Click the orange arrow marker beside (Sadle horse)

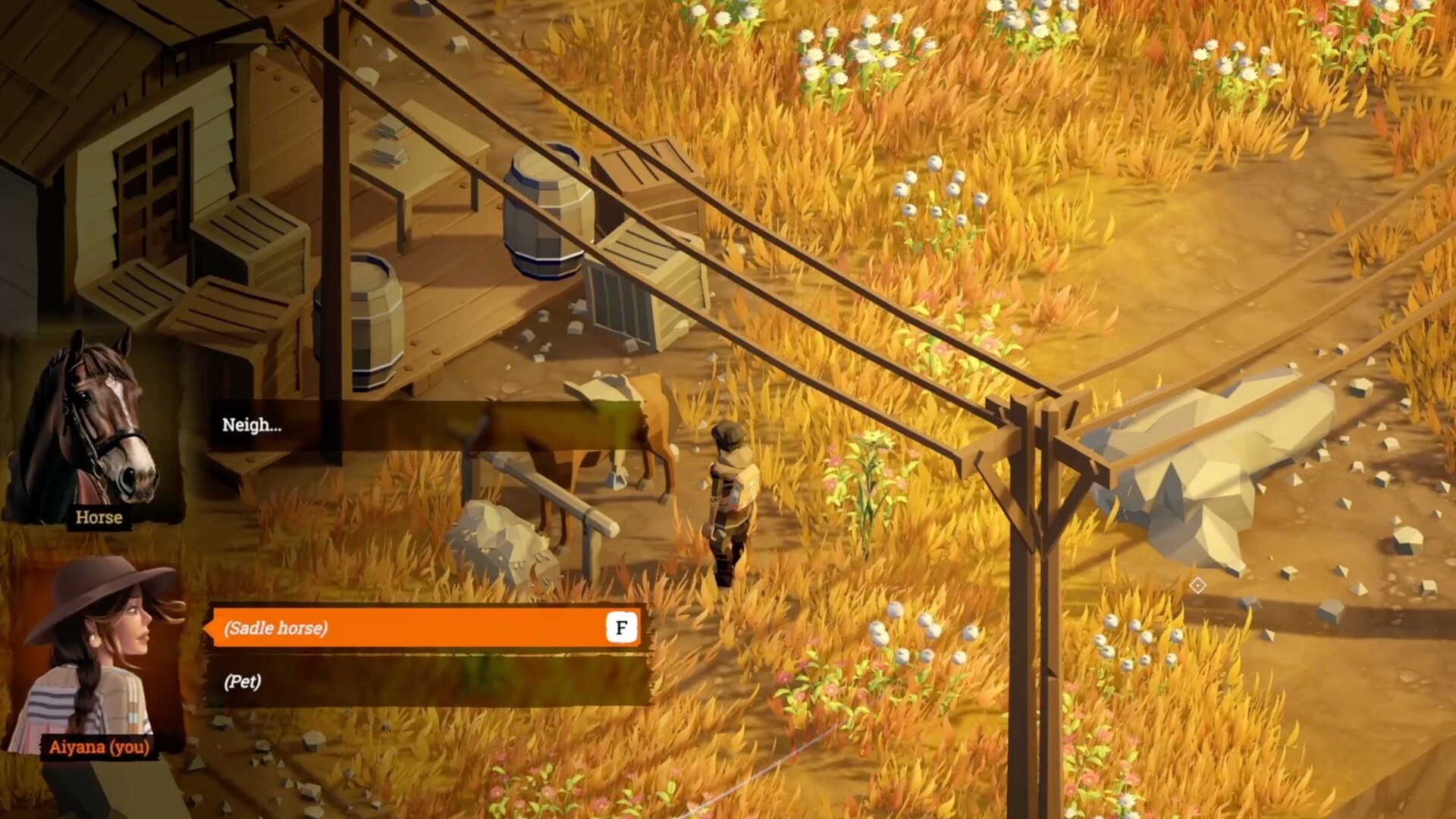tap(206, 628)
